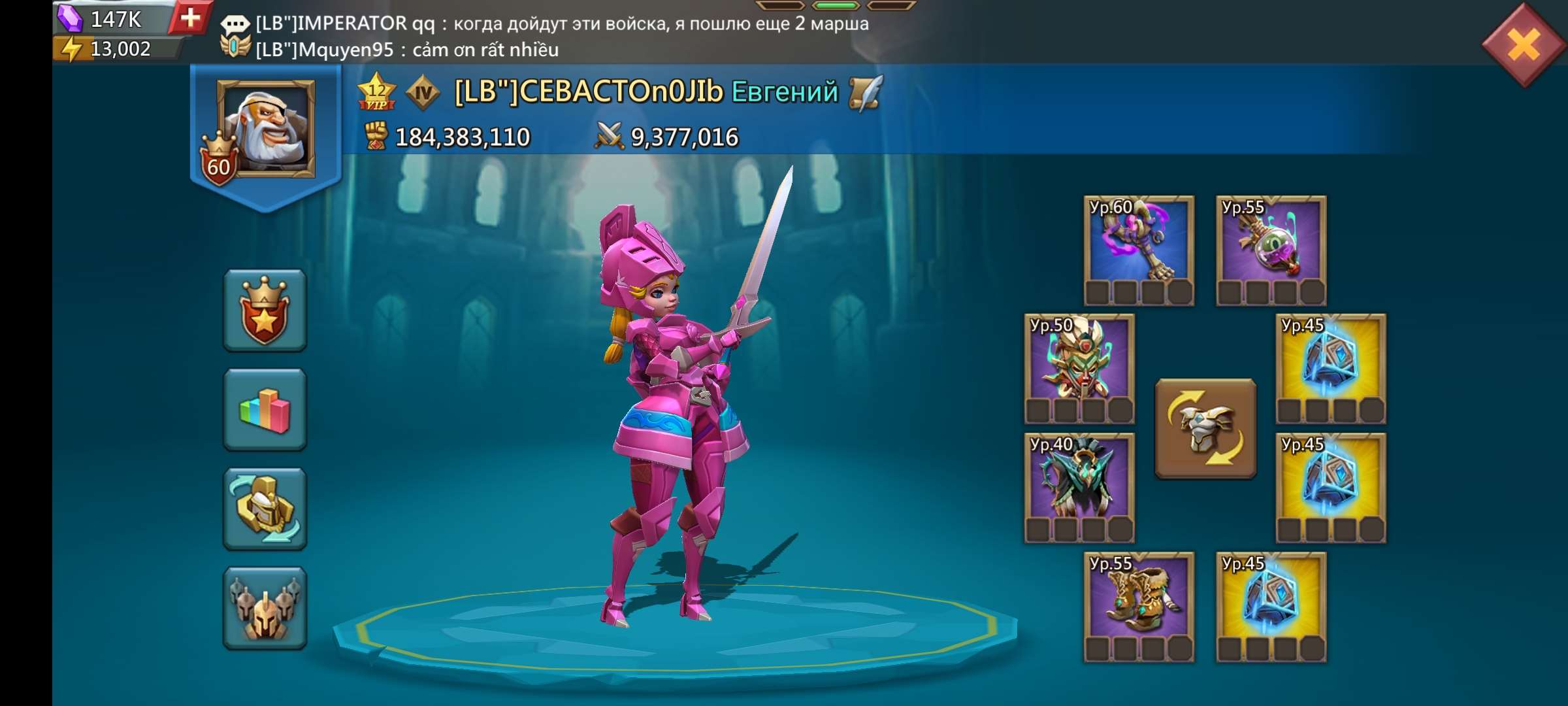Click the crossed swords kills icon
This screenshot has width=1568, height=706.
pos(604,136)
